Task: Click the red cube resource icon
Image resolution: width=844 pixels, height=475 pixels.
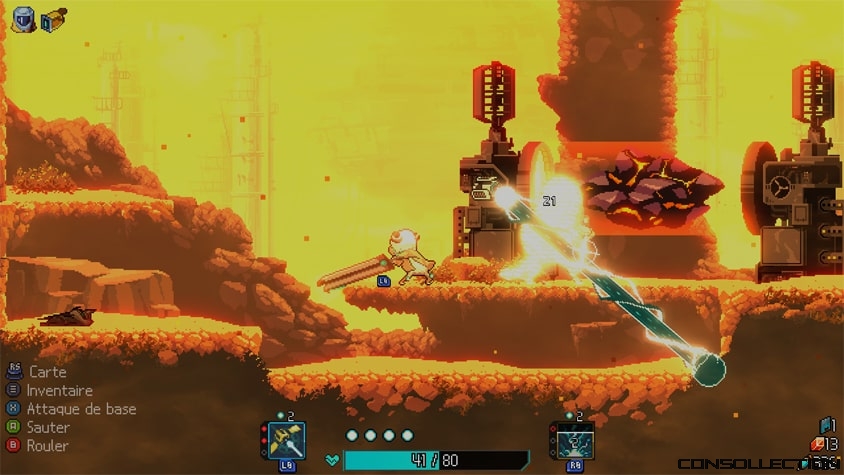Action: click(817, 443)
